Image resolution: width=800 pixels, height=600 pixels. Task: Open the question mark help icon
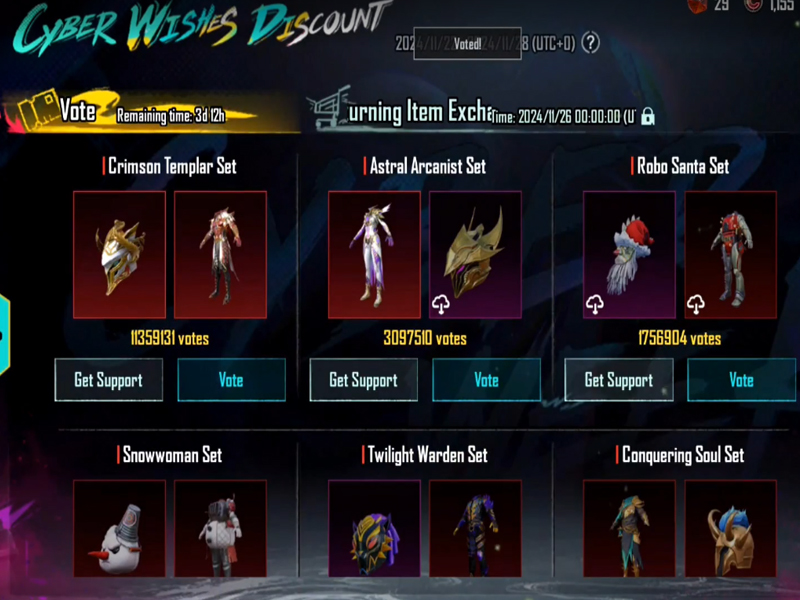pos(591,43)
